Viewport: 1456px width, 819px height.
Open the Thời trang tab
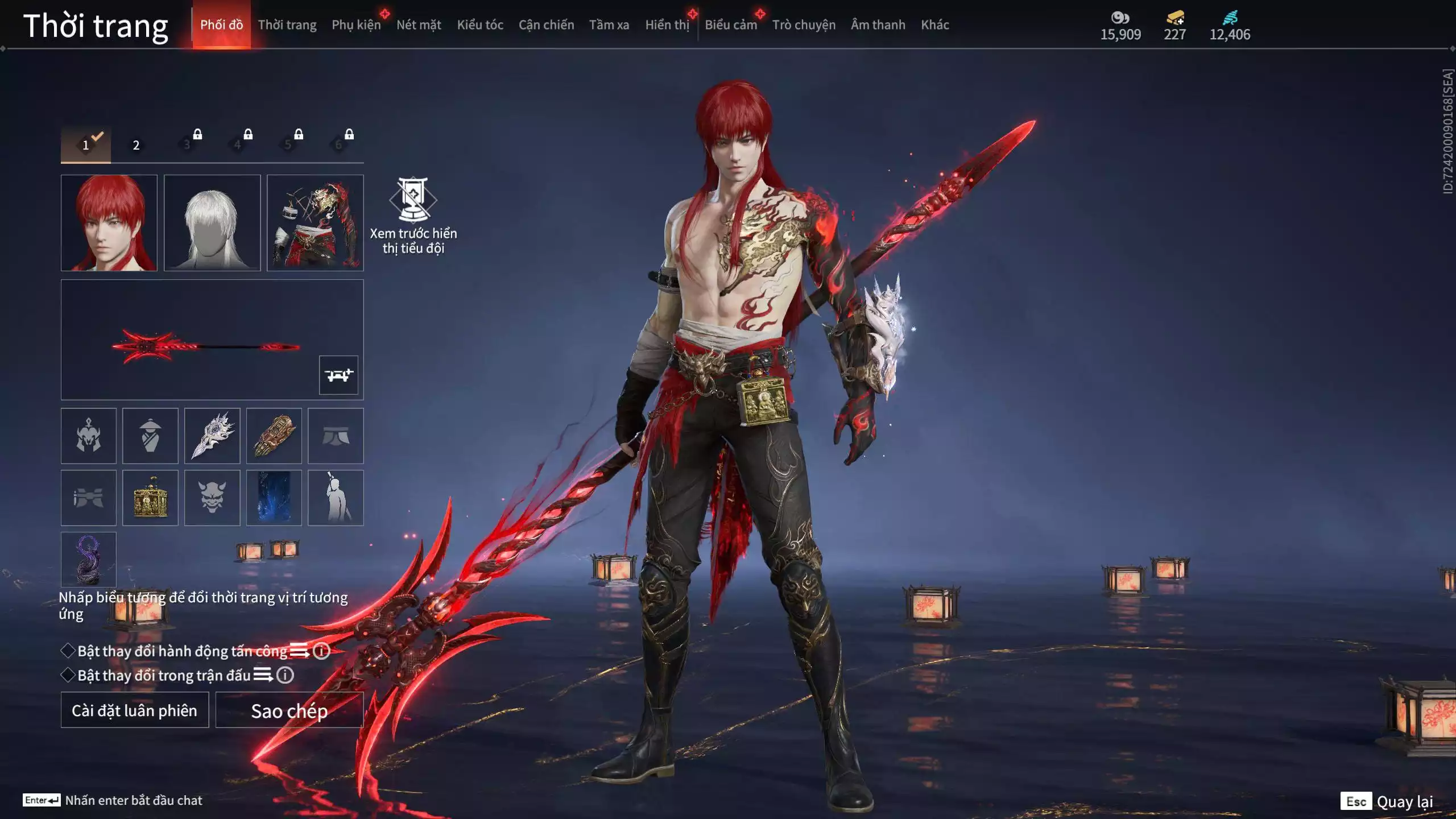[287, 24]
